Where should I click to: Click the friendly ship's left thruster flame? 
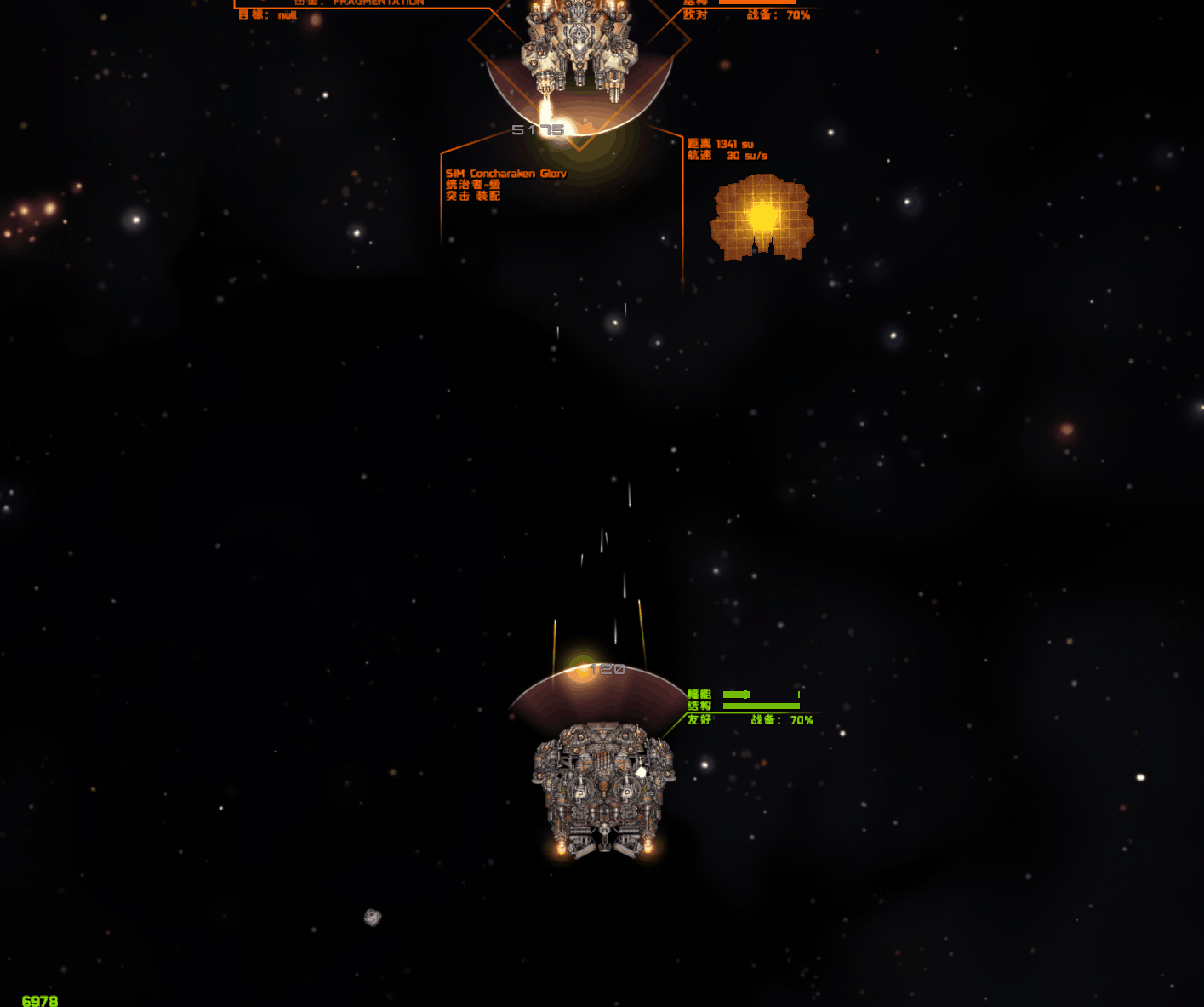point(559,848)
